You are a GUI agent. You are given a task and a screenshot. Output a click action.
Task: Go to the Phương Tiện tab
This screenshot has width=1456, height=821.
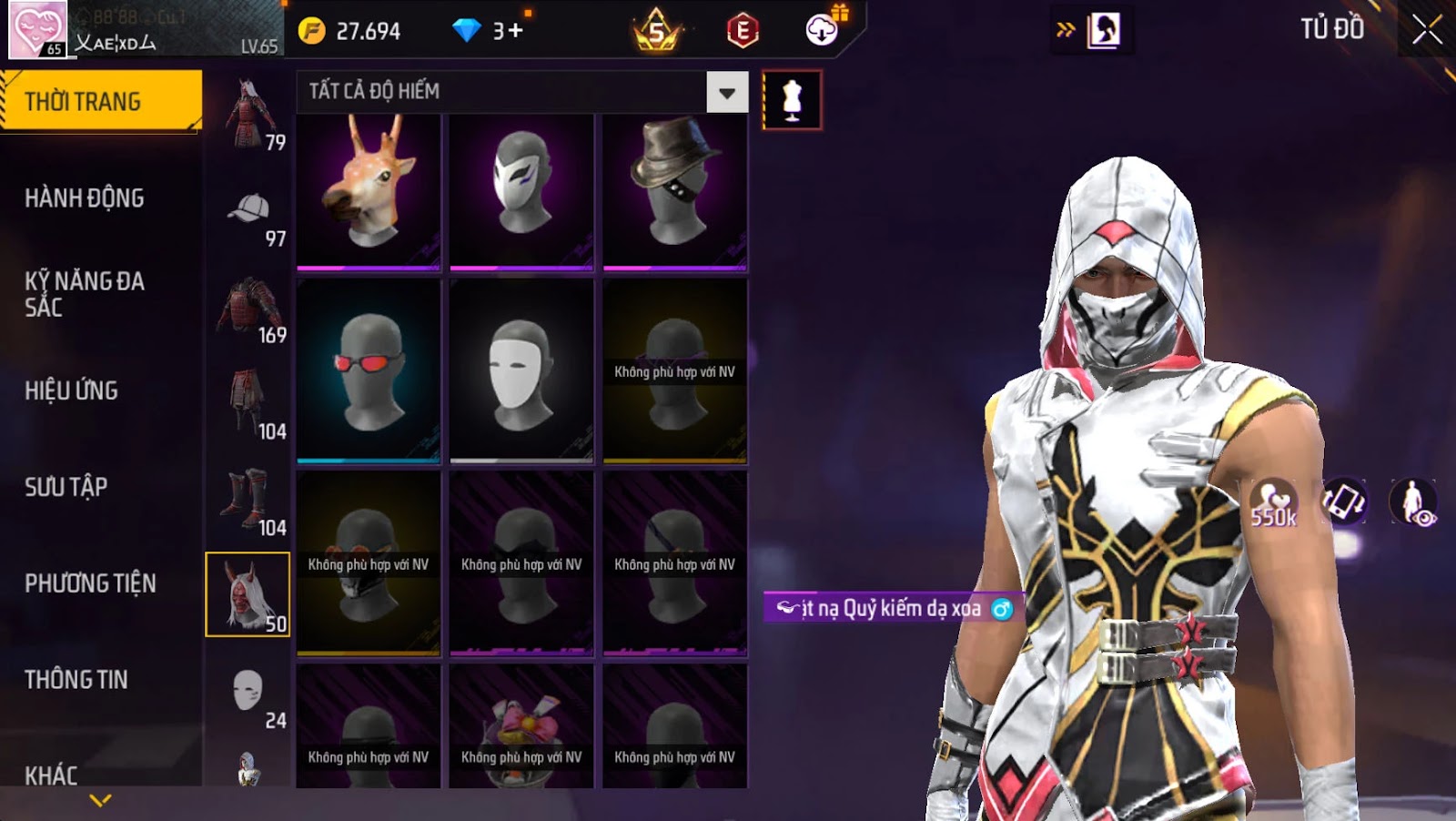pos(90,583)
